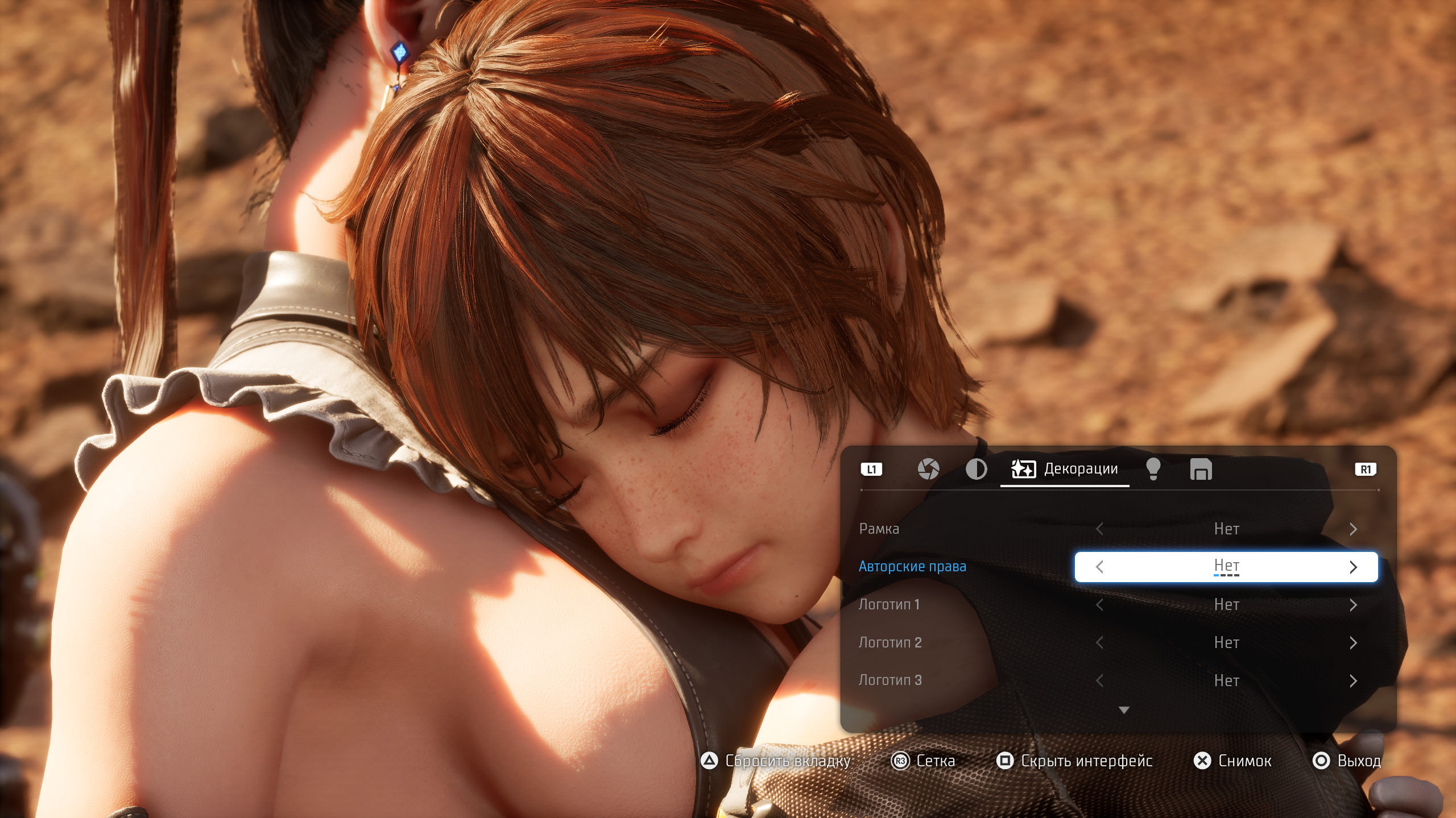Click right arrow for Логотип 2
This screenshot has width=1456, height=818.
pos(1353,643)
